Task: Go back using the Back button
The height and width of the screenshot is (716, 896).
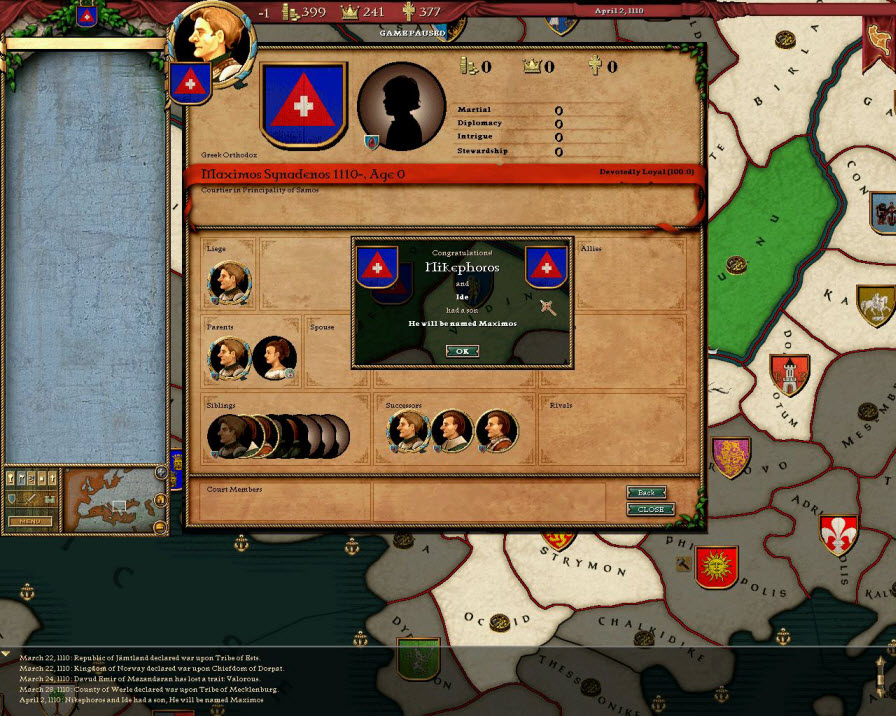Action: (x=646, y=492)
